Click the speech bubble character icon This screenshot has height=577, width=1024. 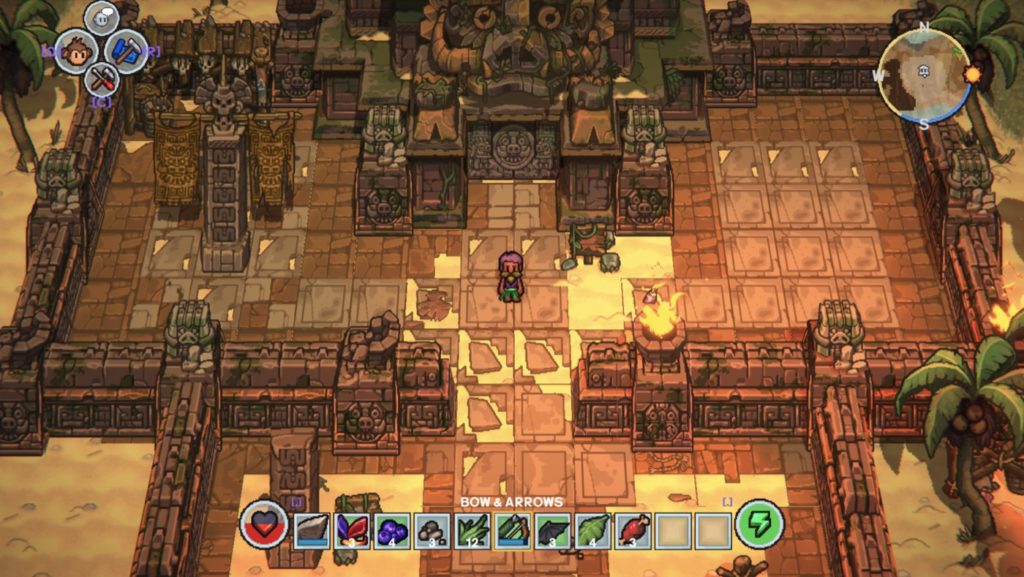tap(101, 19)
